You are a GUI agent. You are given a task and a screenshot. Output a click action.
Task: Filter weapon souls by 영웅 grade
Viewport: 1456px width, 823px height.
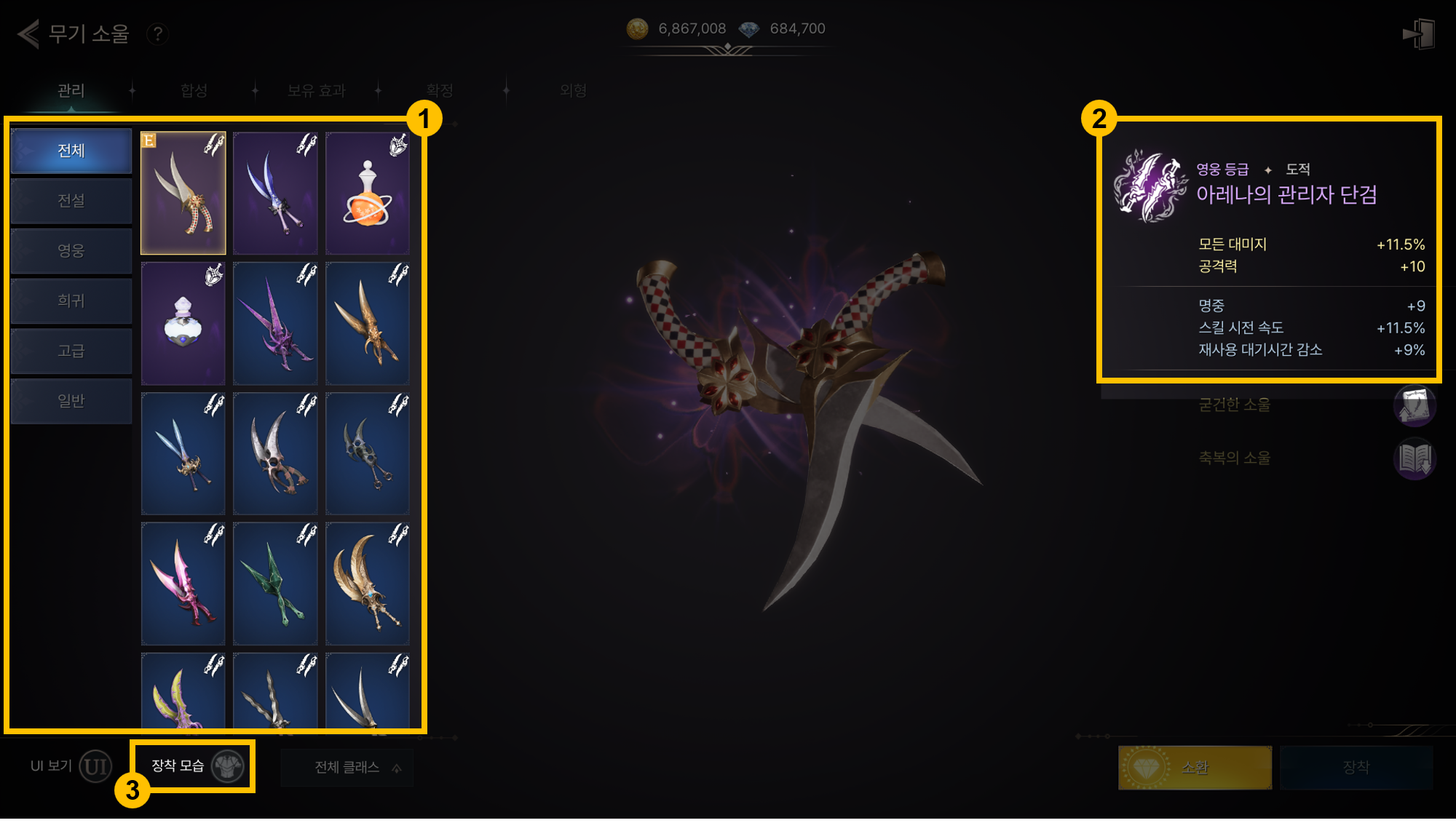click(71, 251)
